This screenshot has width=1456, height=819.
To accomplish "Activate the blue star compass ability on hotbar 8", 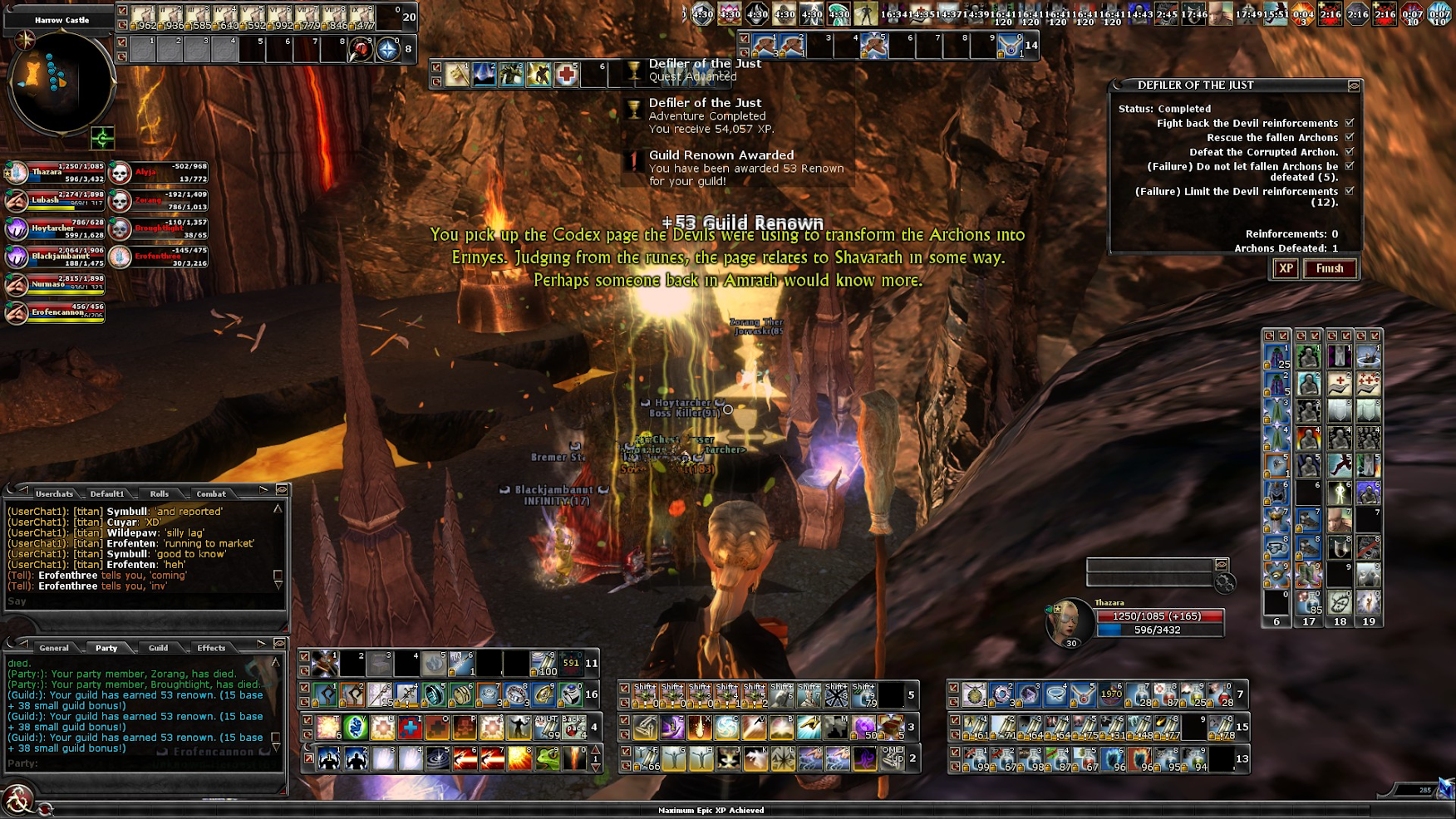I will click(387, 50).
